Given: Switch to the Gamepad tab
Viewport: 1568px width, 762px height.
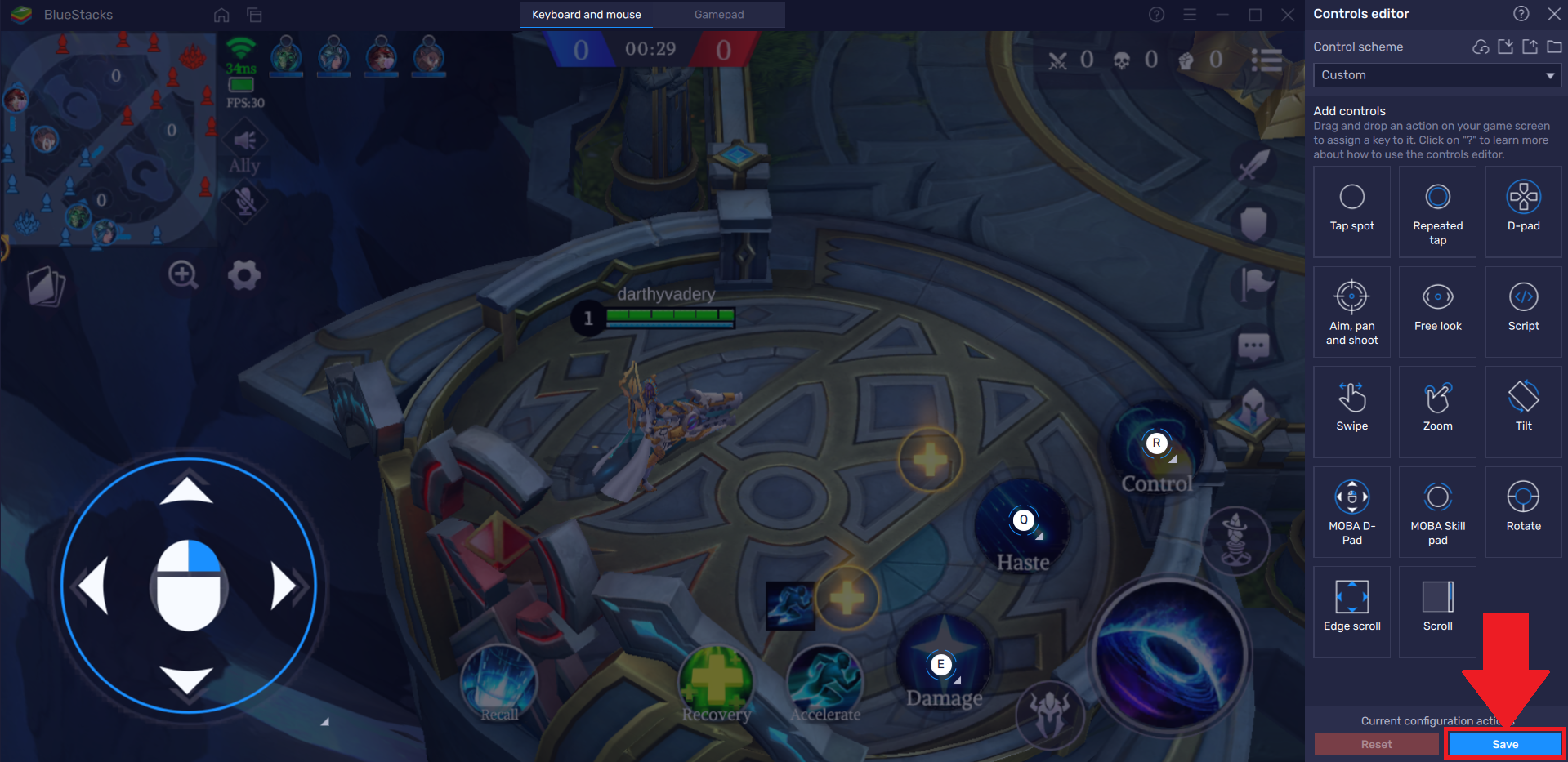Looking at the screenshot, I should (718, 15).
